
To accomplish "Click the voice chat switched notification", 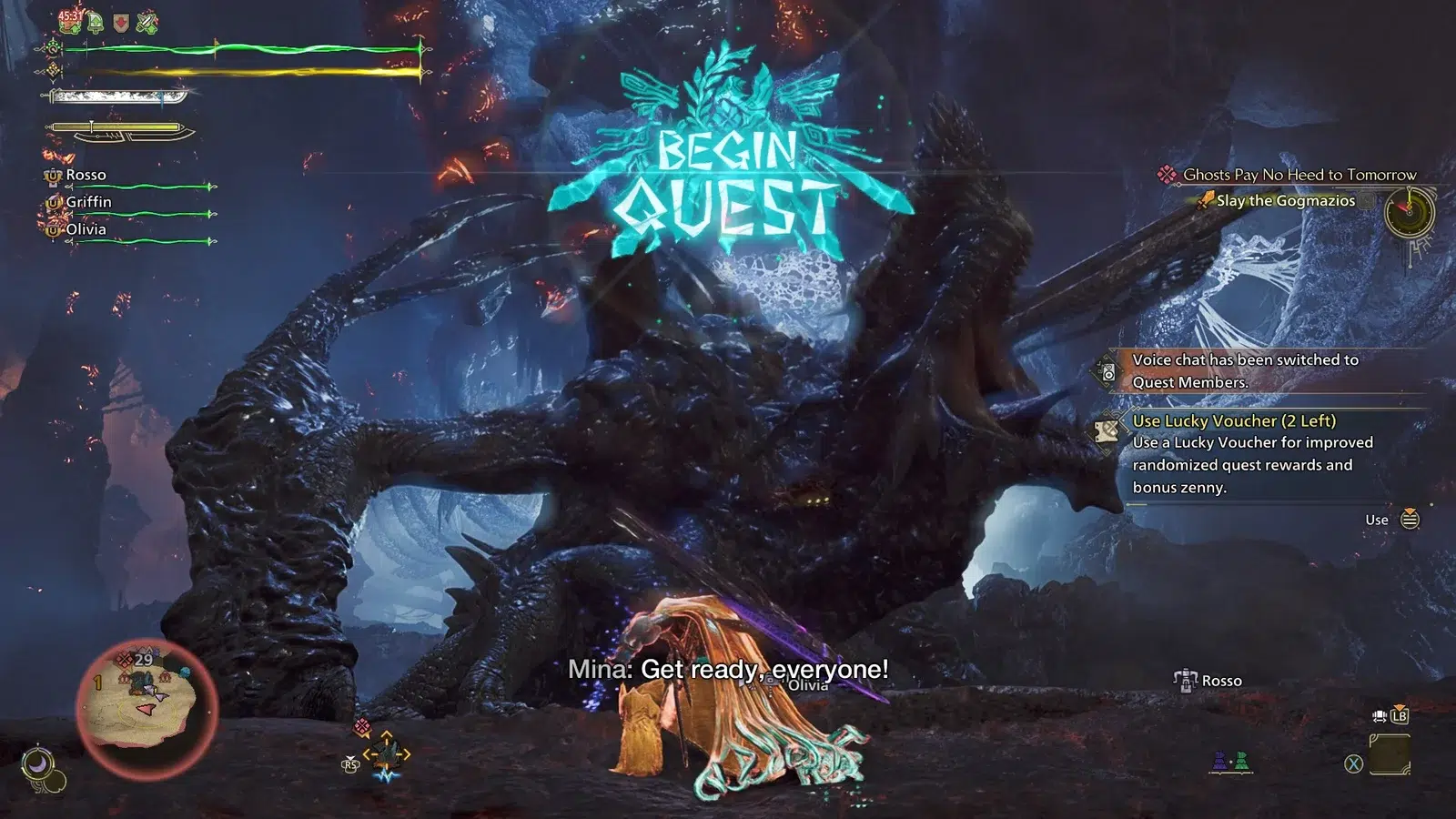I will (1244, 370).
